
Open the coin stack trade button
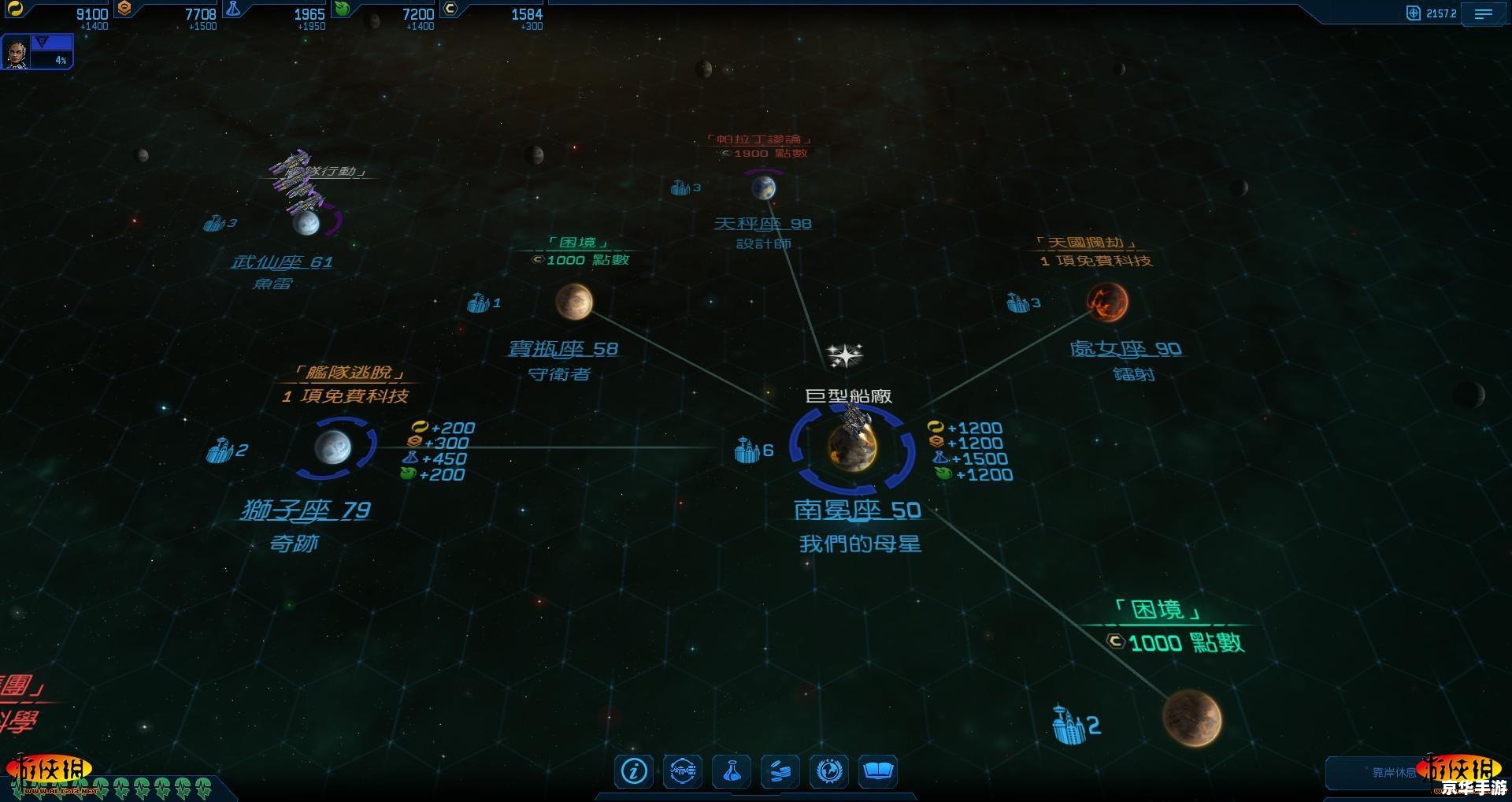pos(780,770)
